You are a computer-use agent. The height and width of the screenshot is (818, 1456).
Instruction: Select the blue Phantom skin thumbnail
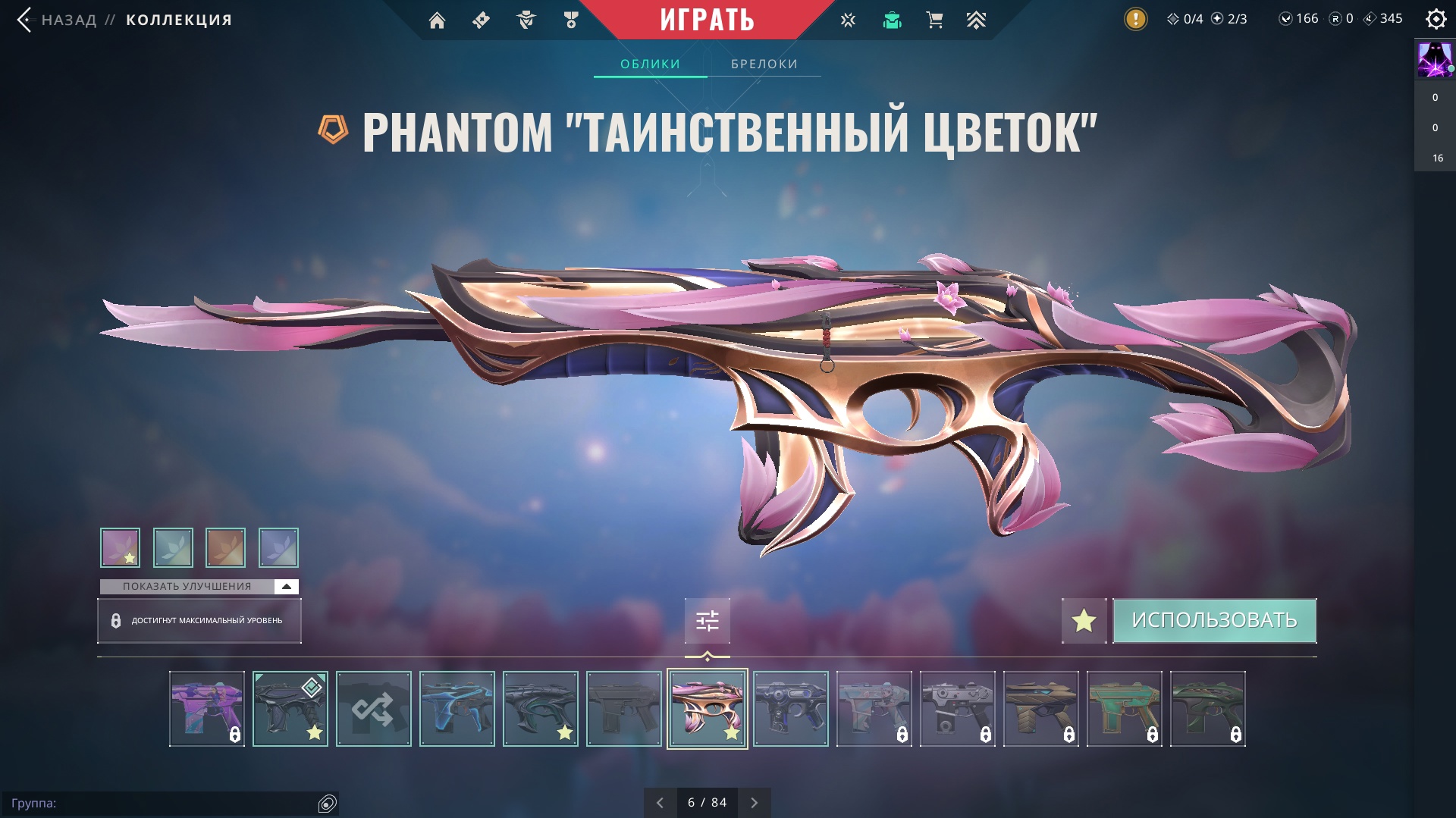click(457, 709)
